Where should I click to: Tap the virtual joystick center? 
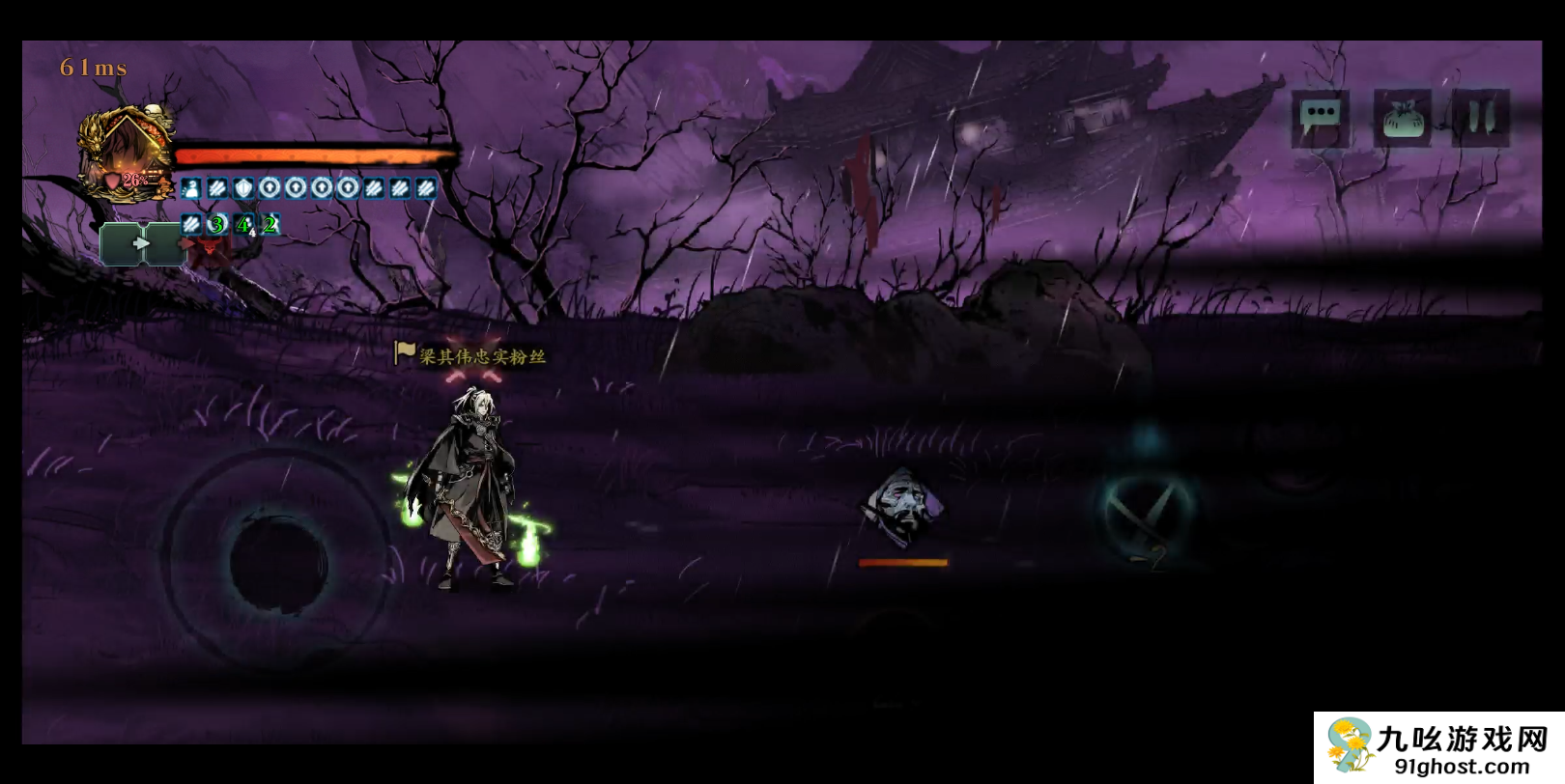278,560
